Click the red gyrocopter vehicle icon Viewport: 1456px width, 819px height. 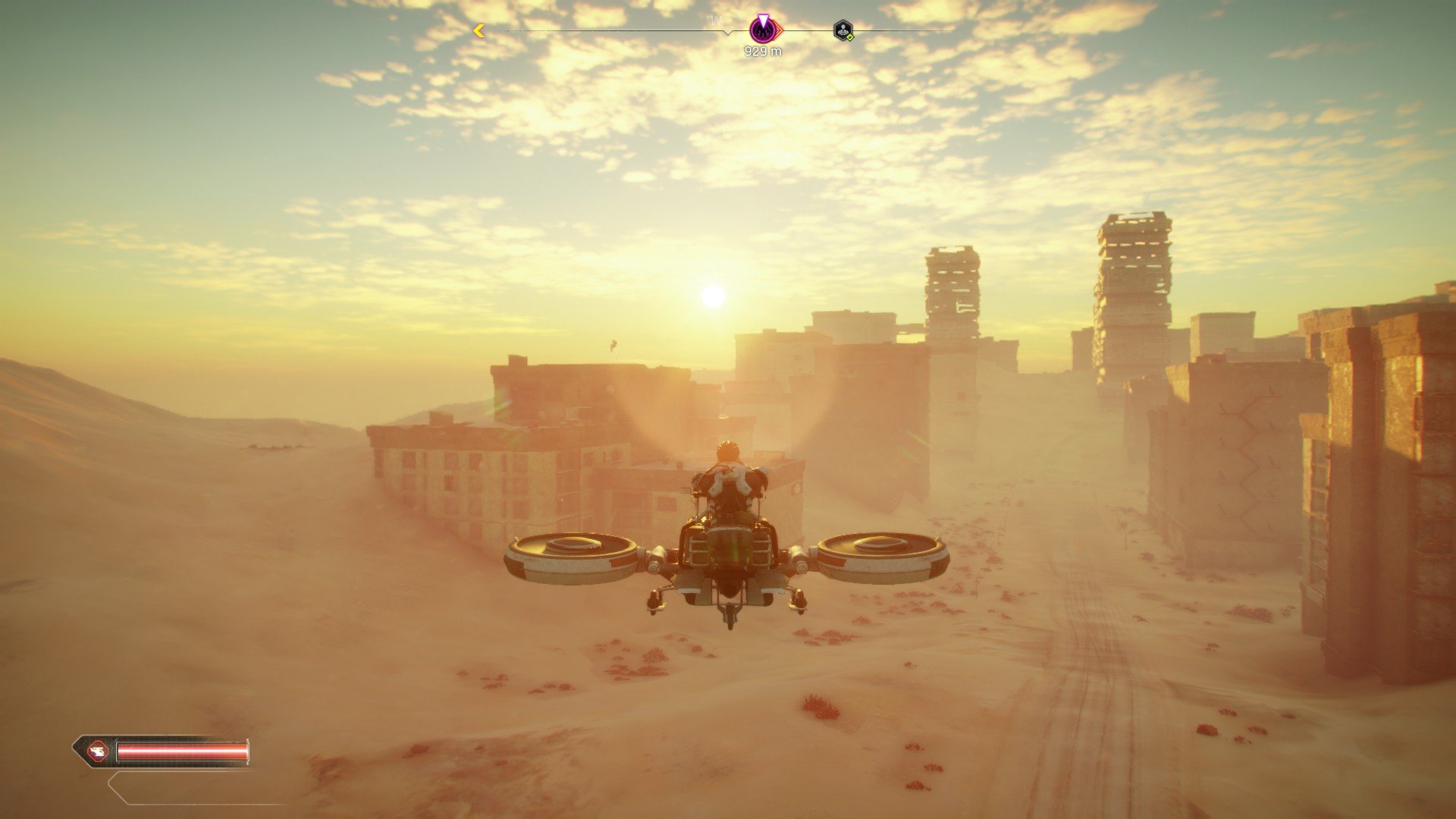98,752
